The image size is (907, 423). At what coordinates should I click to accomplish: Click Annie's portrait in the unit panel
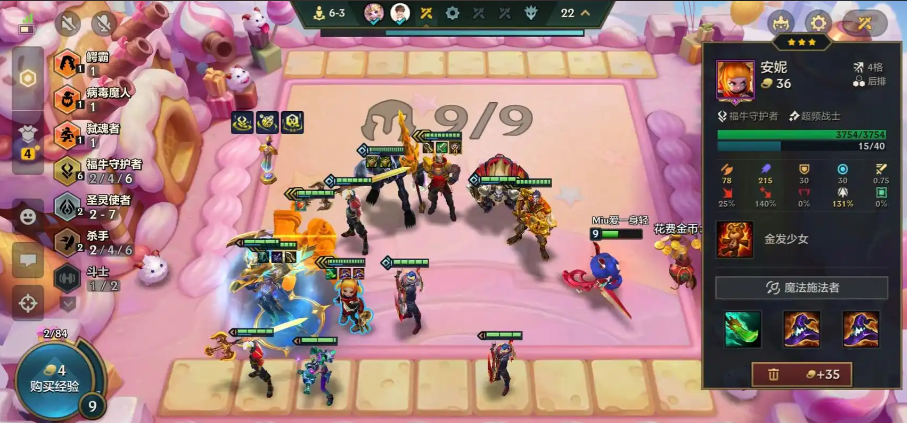pos(735,79)
